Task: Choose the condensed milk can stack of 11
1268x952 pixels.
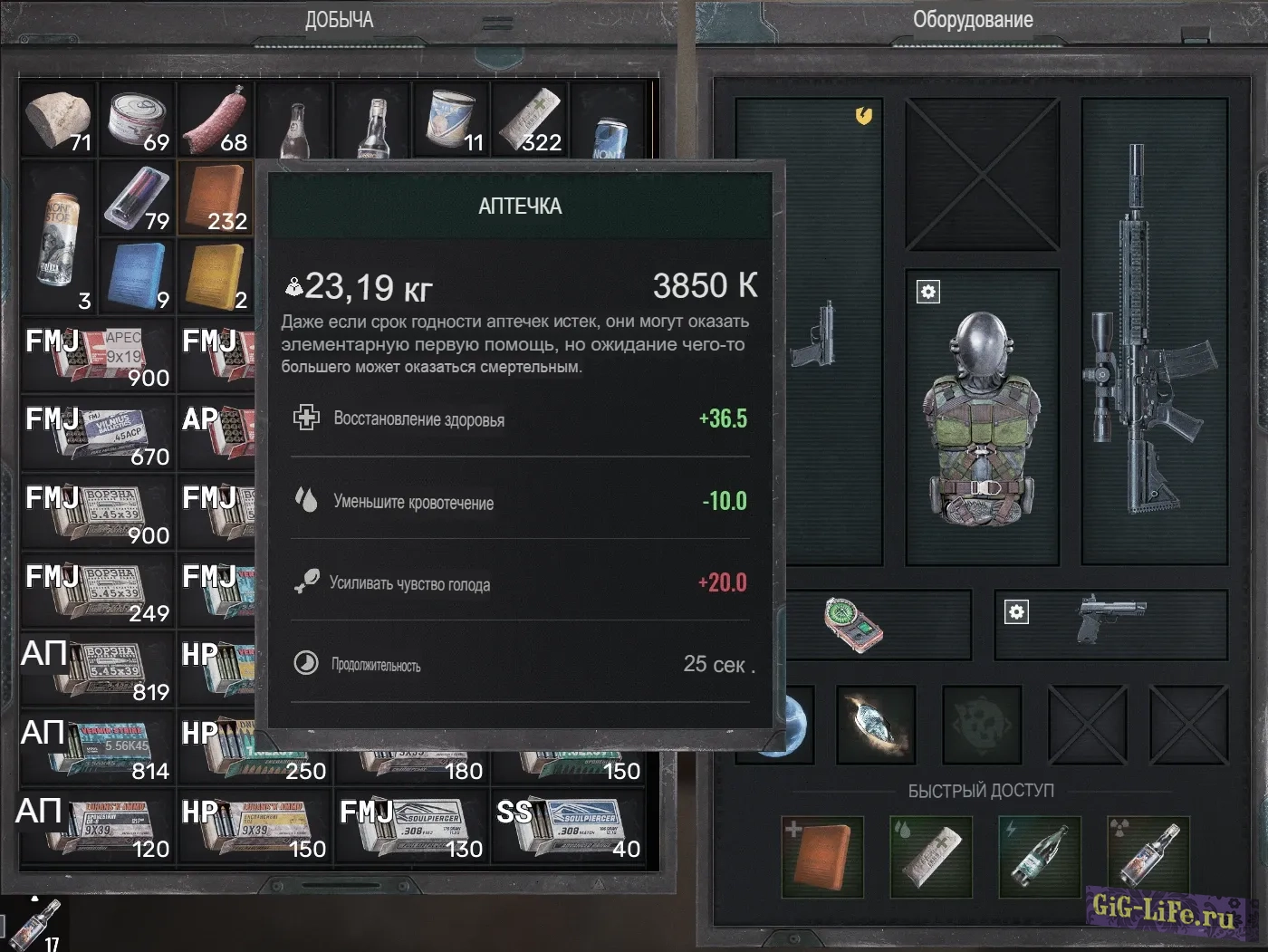Action: point(451,120)
